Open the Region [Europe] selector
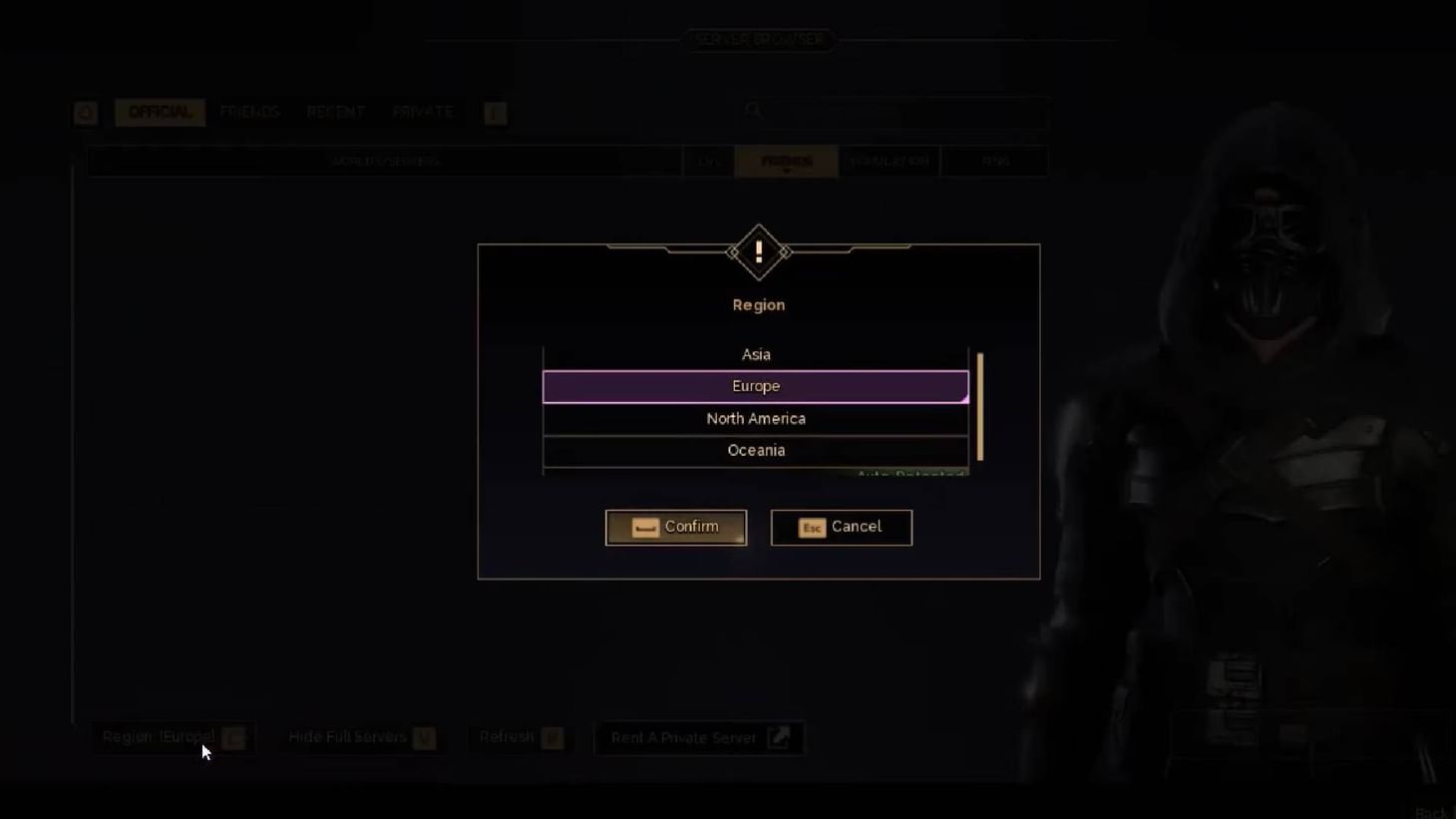Image resolution: width=1456 pixels, height=819 pixels. [160, 737]
